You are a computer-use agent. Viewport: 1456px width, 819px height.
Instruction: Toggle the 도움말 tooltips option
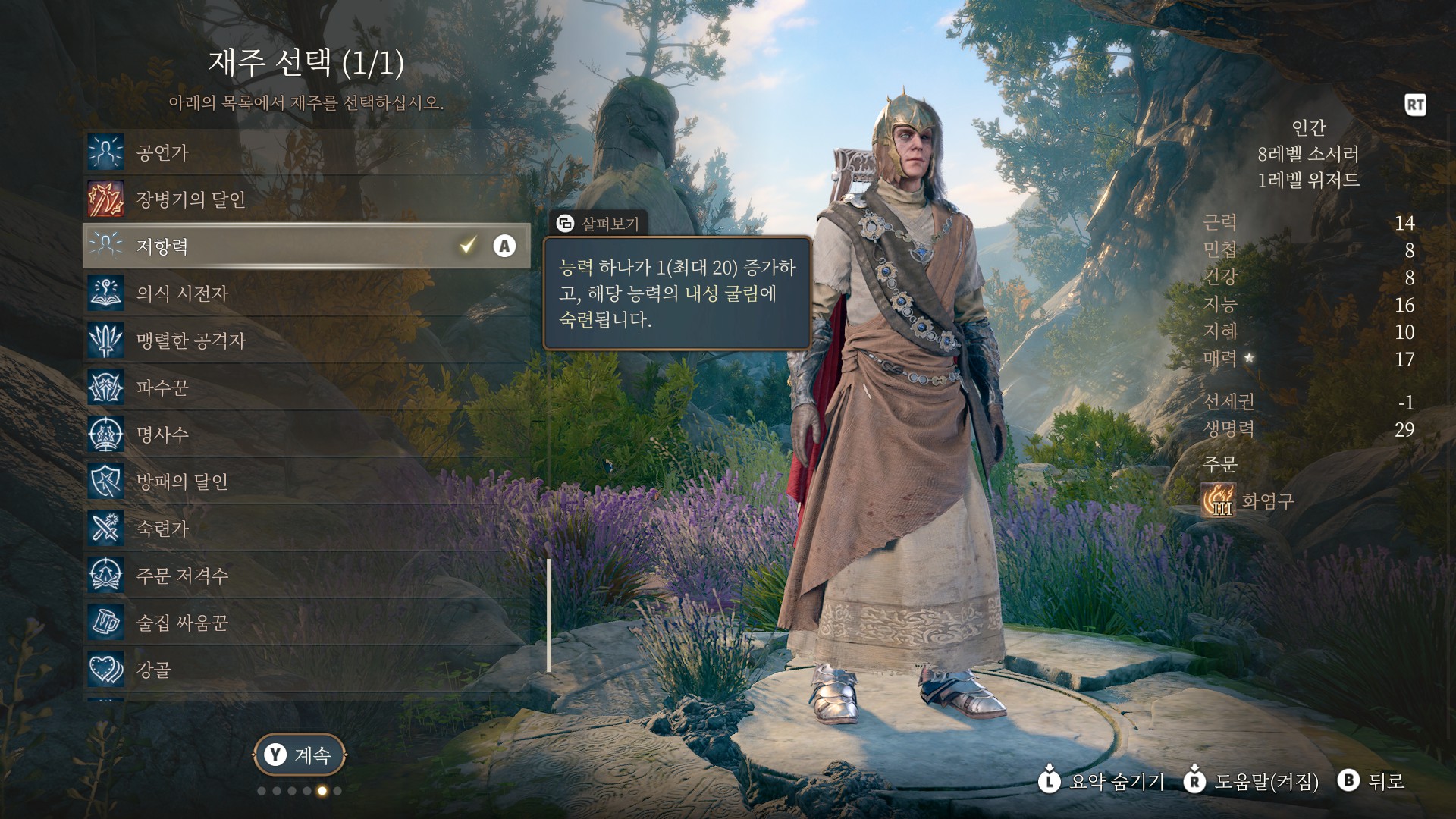coord(1253,781)
